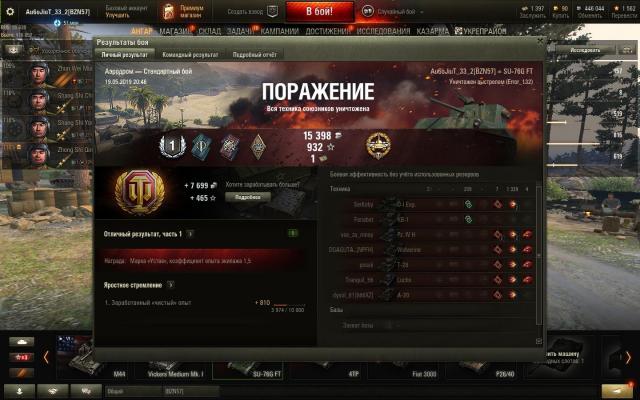Close the battle results window
The width and height of the screenshot is (640, 400).
(x=540, y=43)
